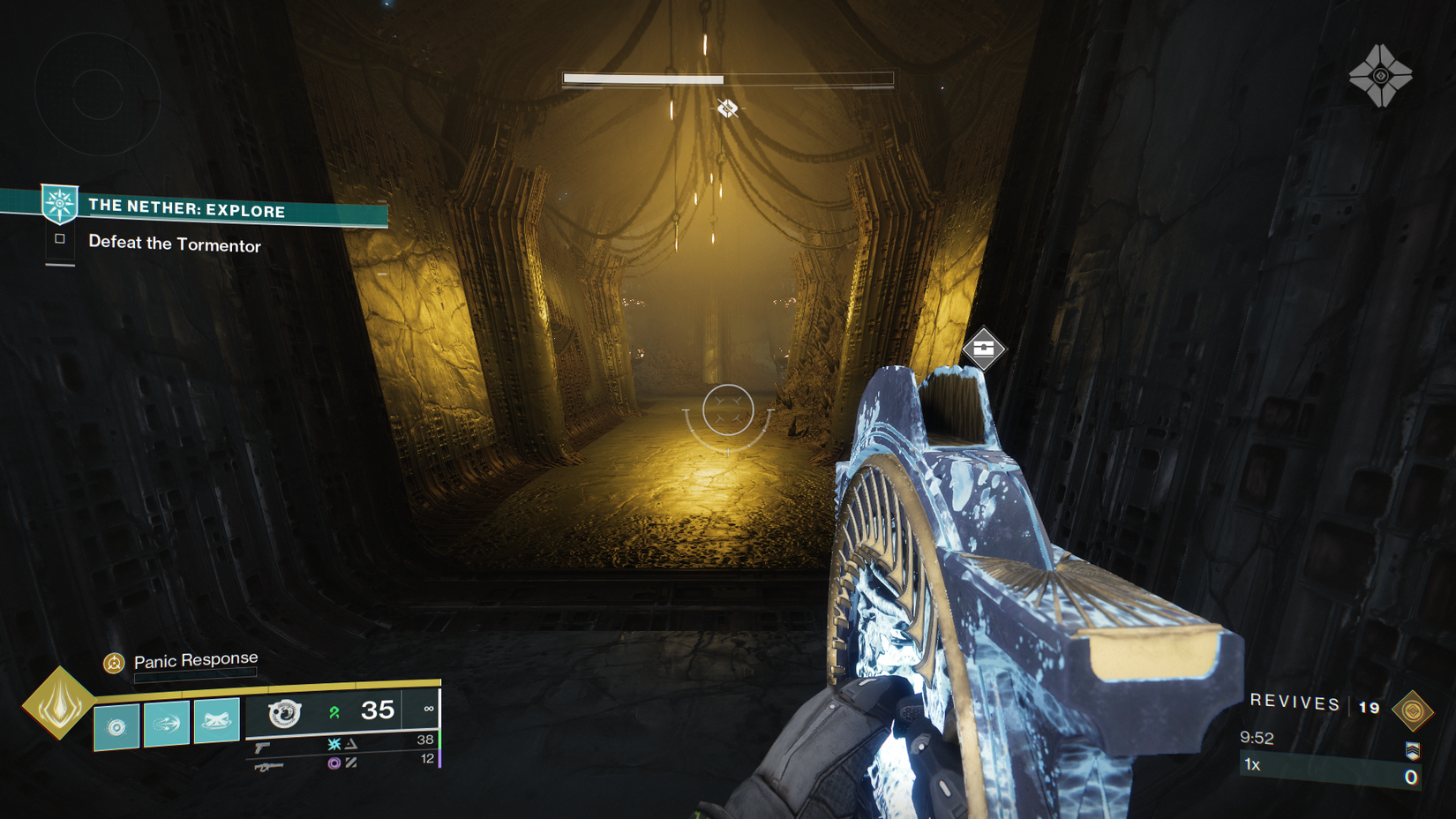Click the 9:52 mission timer
1456x819 pixels.
[x=1257, y=738]
